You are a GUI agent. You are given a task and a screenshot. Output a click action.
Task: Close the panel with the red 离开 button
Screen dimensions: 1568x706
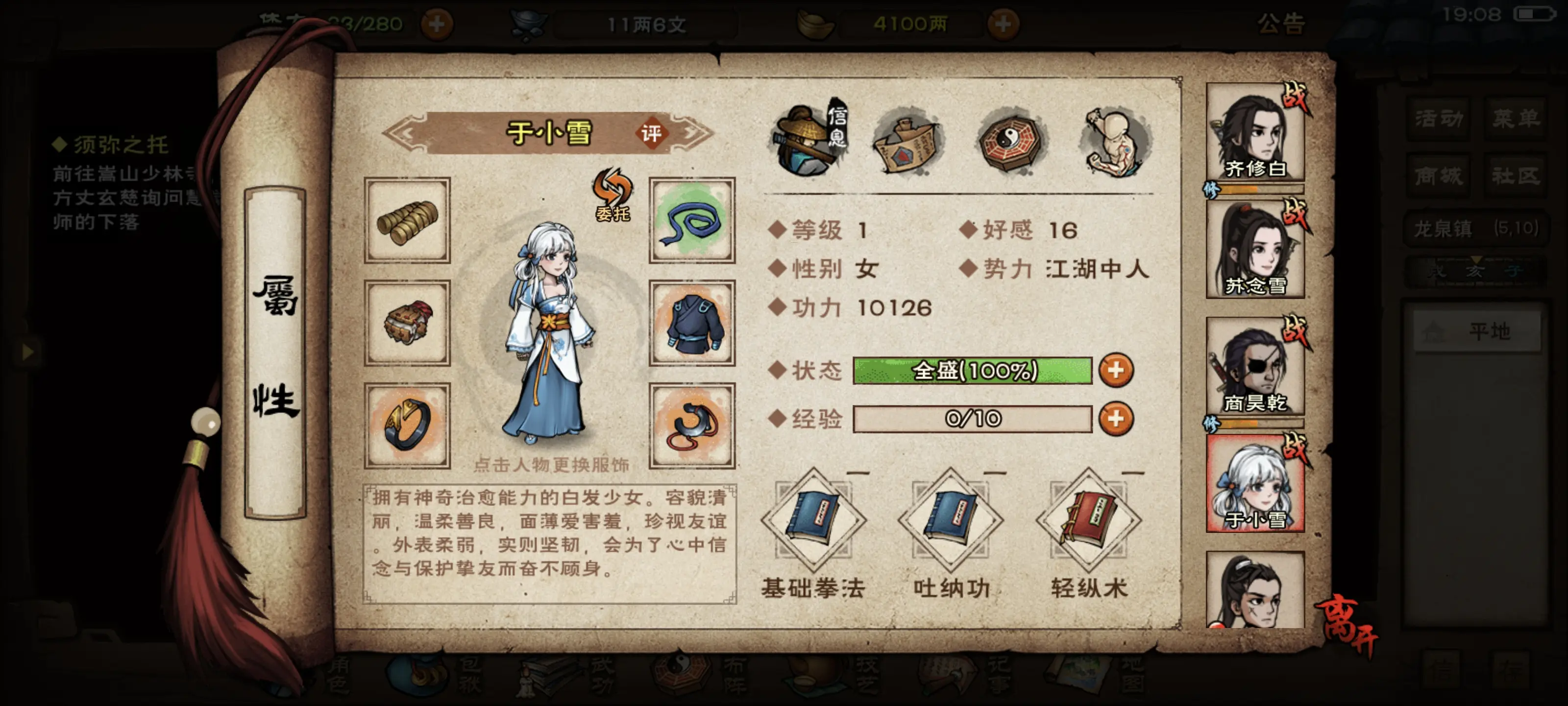click(x=1347, y=625)
